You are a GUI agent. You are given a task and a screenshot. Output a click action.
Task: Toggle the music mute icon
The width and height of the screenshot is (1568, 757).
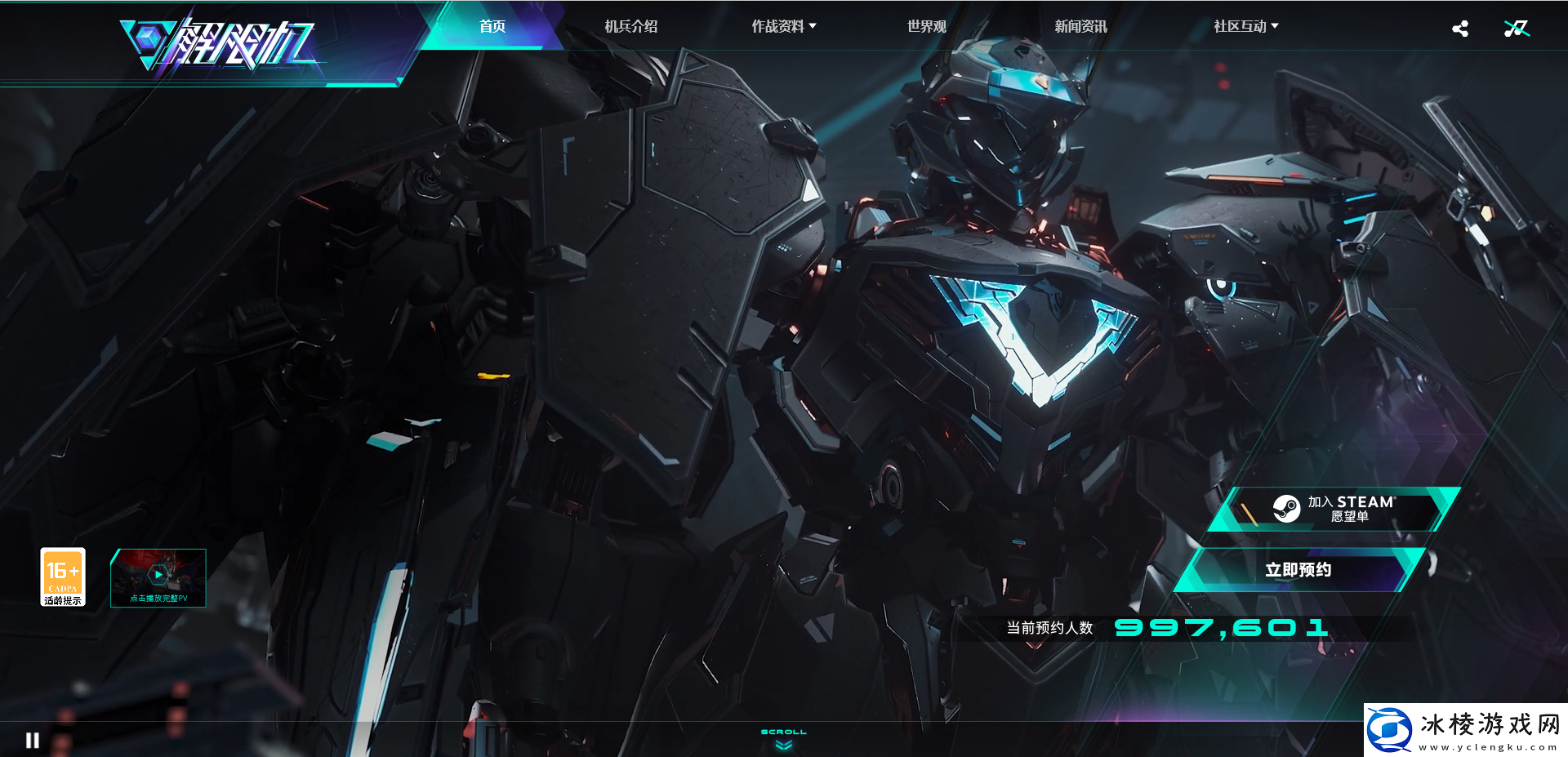coord(1516,29)
